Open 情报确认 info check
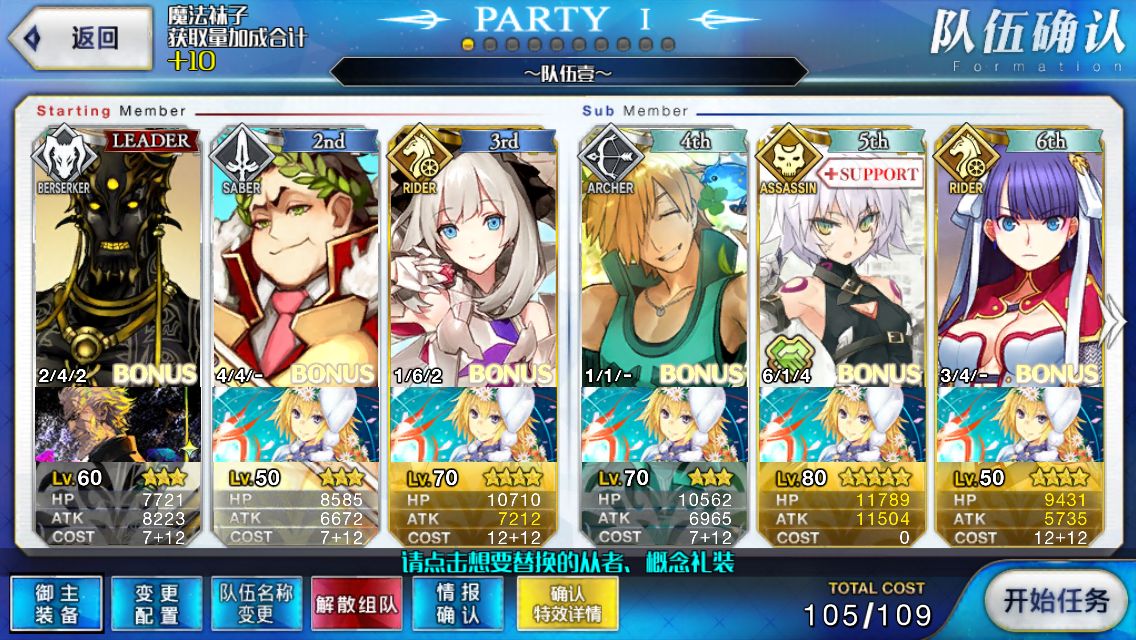Viewport: 1136px width, 640px height. pyautogui.click(x=457, y=603)
